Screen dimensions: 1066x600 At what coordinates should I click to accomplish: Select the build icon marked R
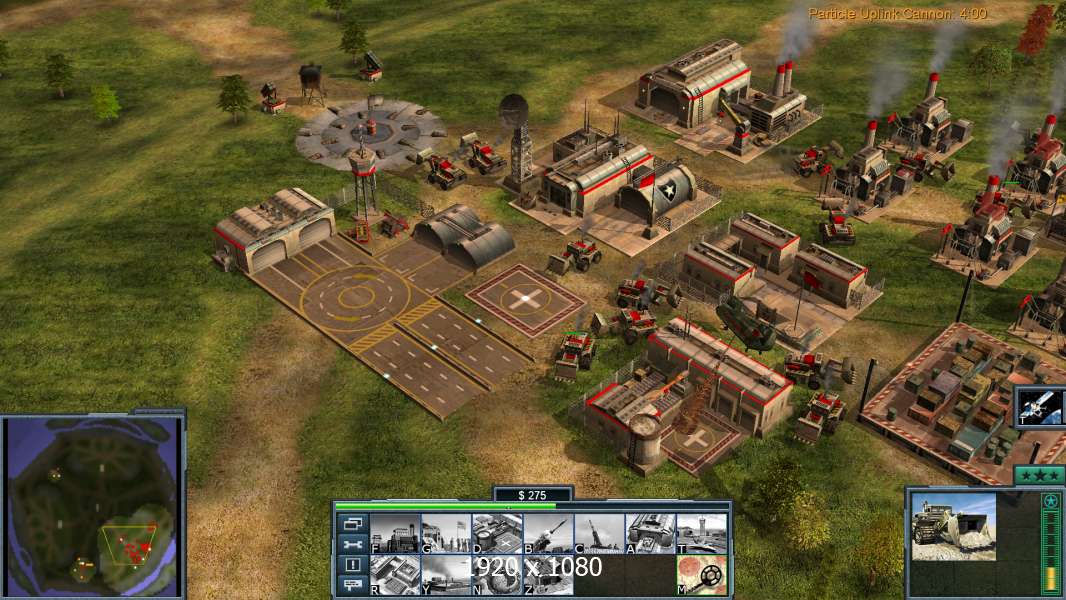pos(395,574)
